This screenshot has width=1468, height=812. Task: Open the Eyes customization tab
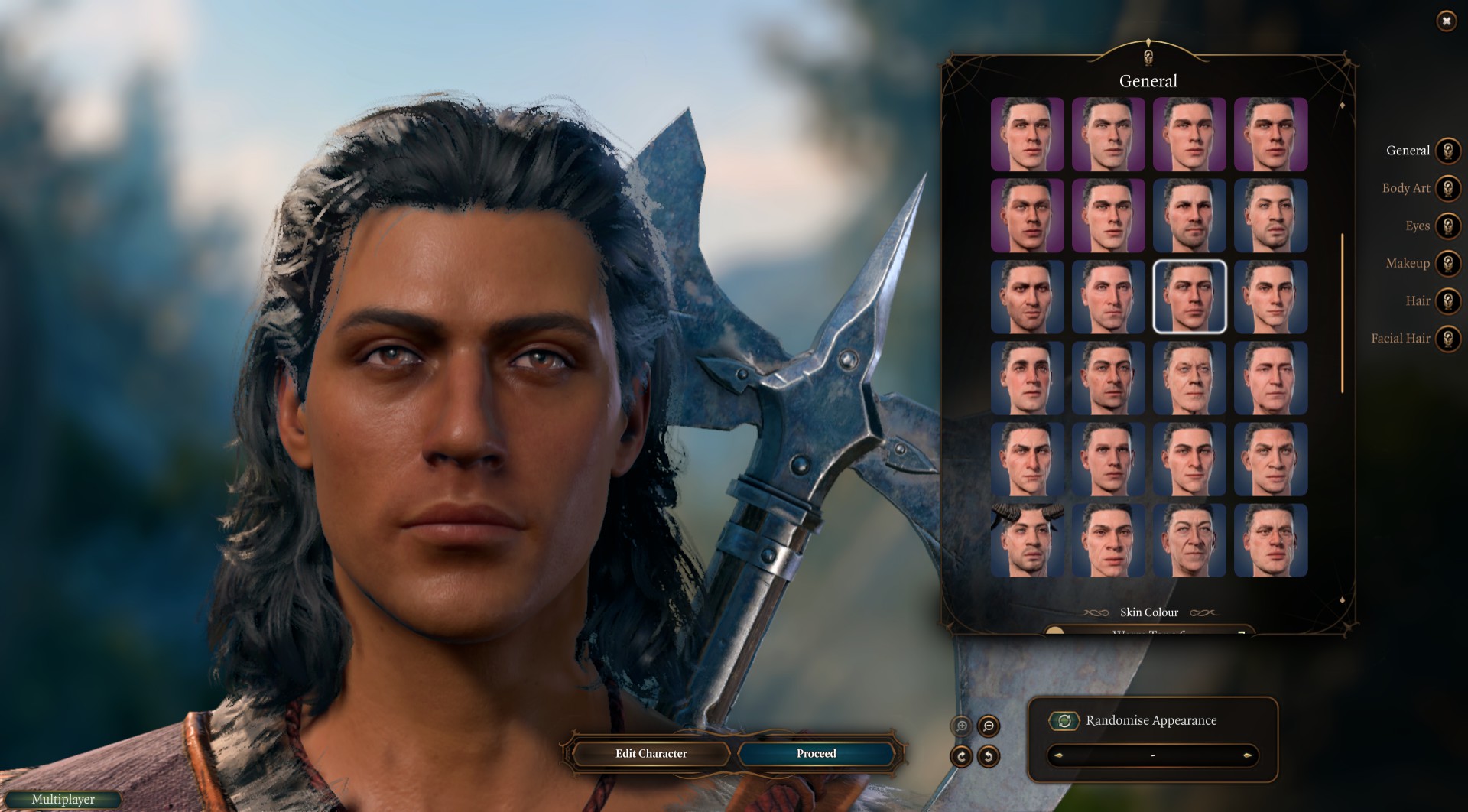(1447, 226)
